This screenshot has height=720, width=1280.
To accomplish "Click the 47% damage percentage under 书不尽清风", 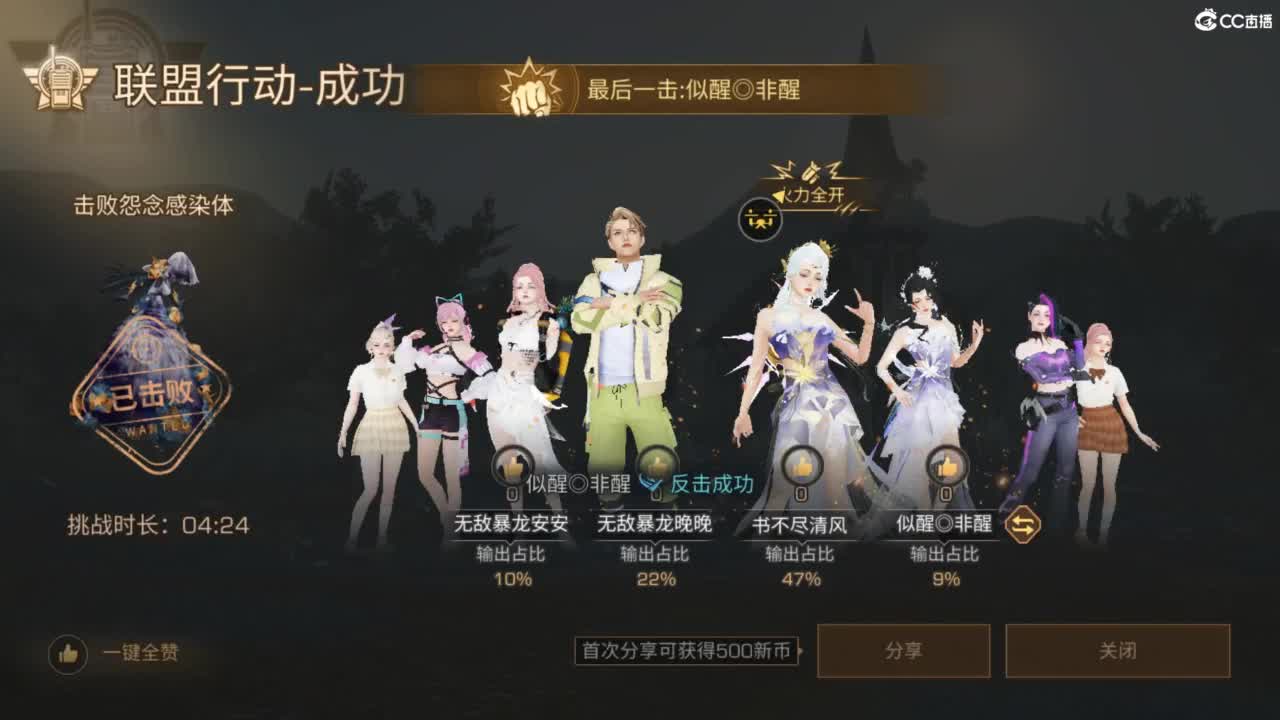I will tap(800, 578).
